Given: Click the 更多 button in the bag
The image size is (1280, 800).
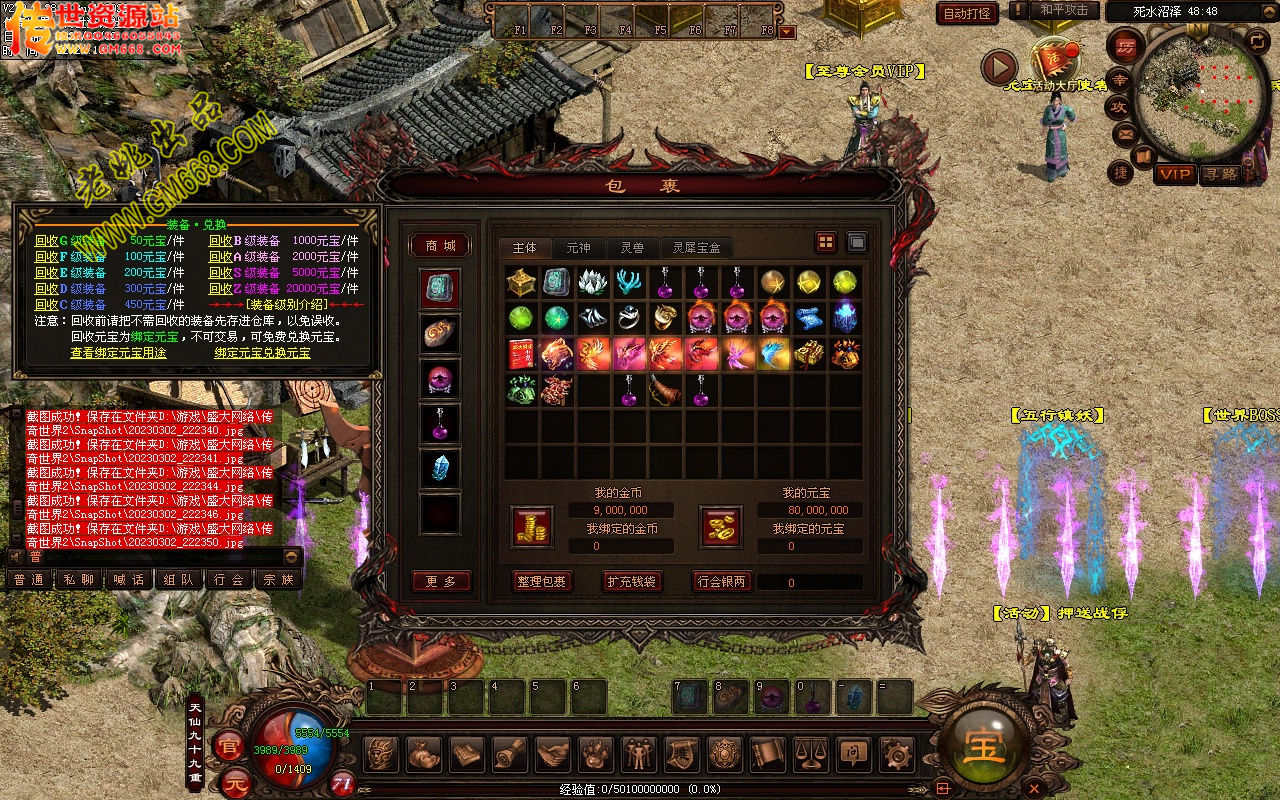Looking at the screenshot, I should click(440, 581).
